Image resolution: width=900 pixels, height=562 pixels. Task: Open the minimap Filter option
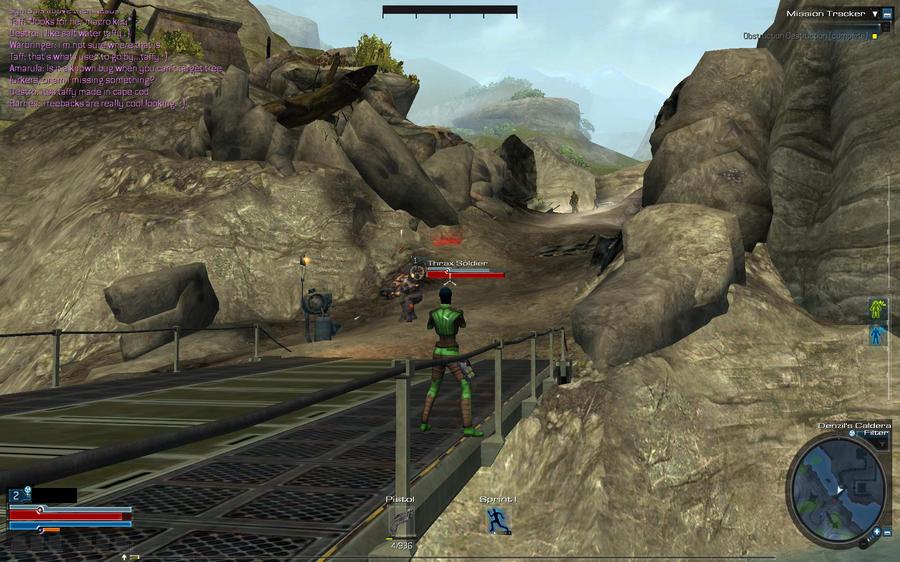[875, 433]
